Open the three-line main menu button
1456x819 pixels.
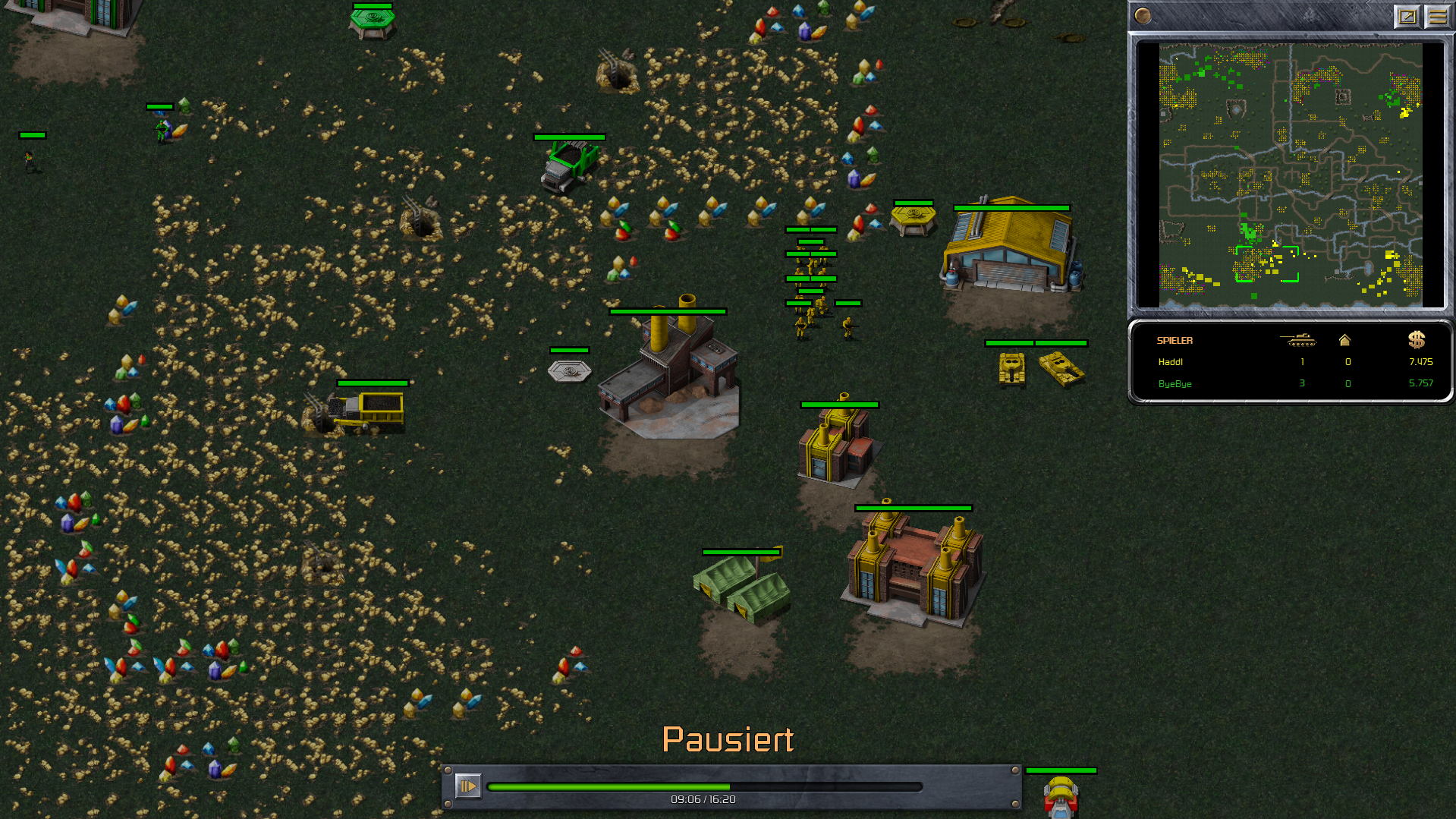[x=1438, y=16]
